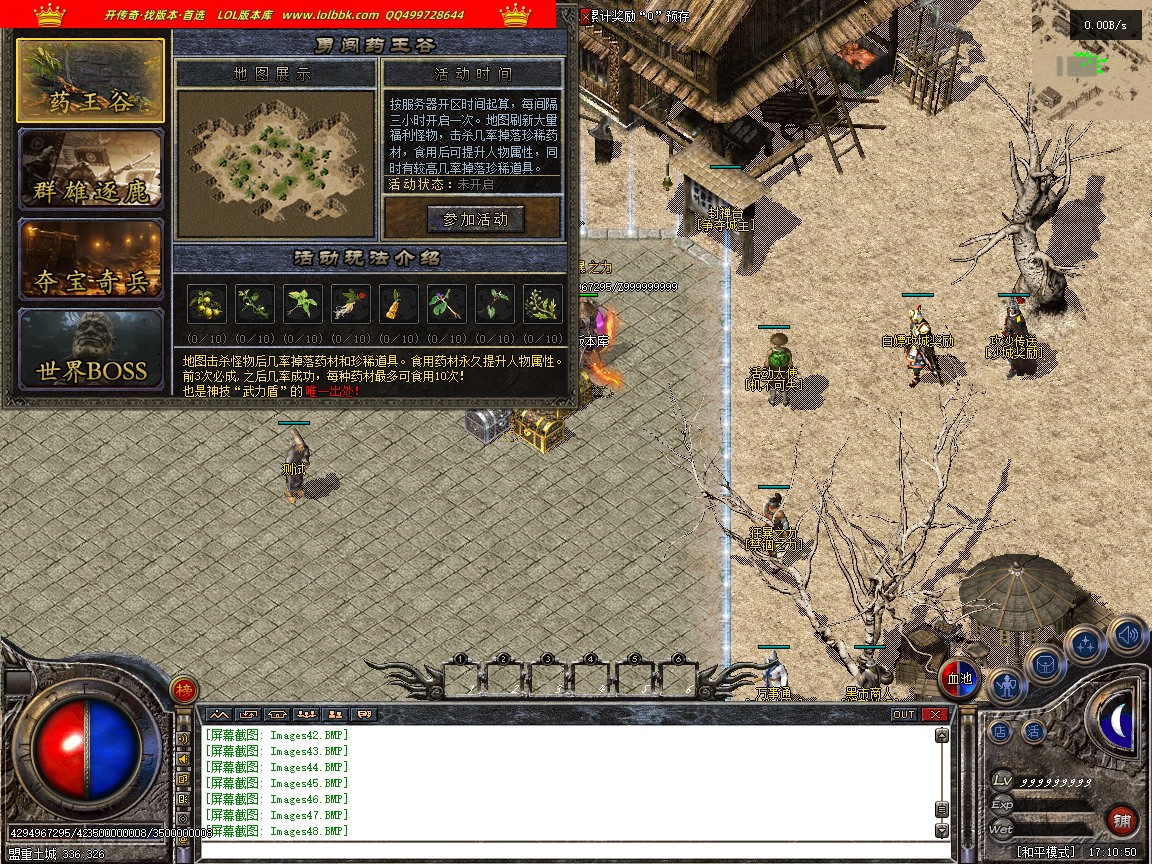The height and width of the screenshot is (864, 1152).
Task: Open the bag inventory icon
Action: pos(1046,664)
